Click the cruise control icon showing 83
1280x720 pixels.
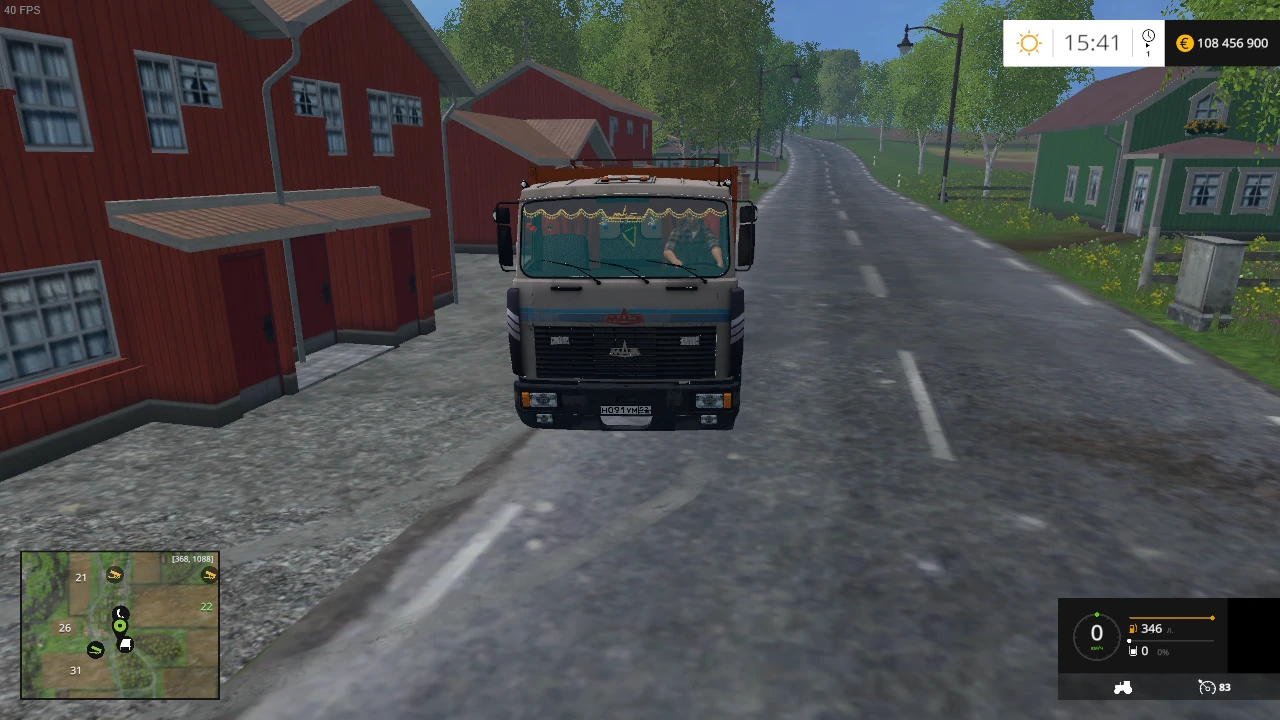1209,687
